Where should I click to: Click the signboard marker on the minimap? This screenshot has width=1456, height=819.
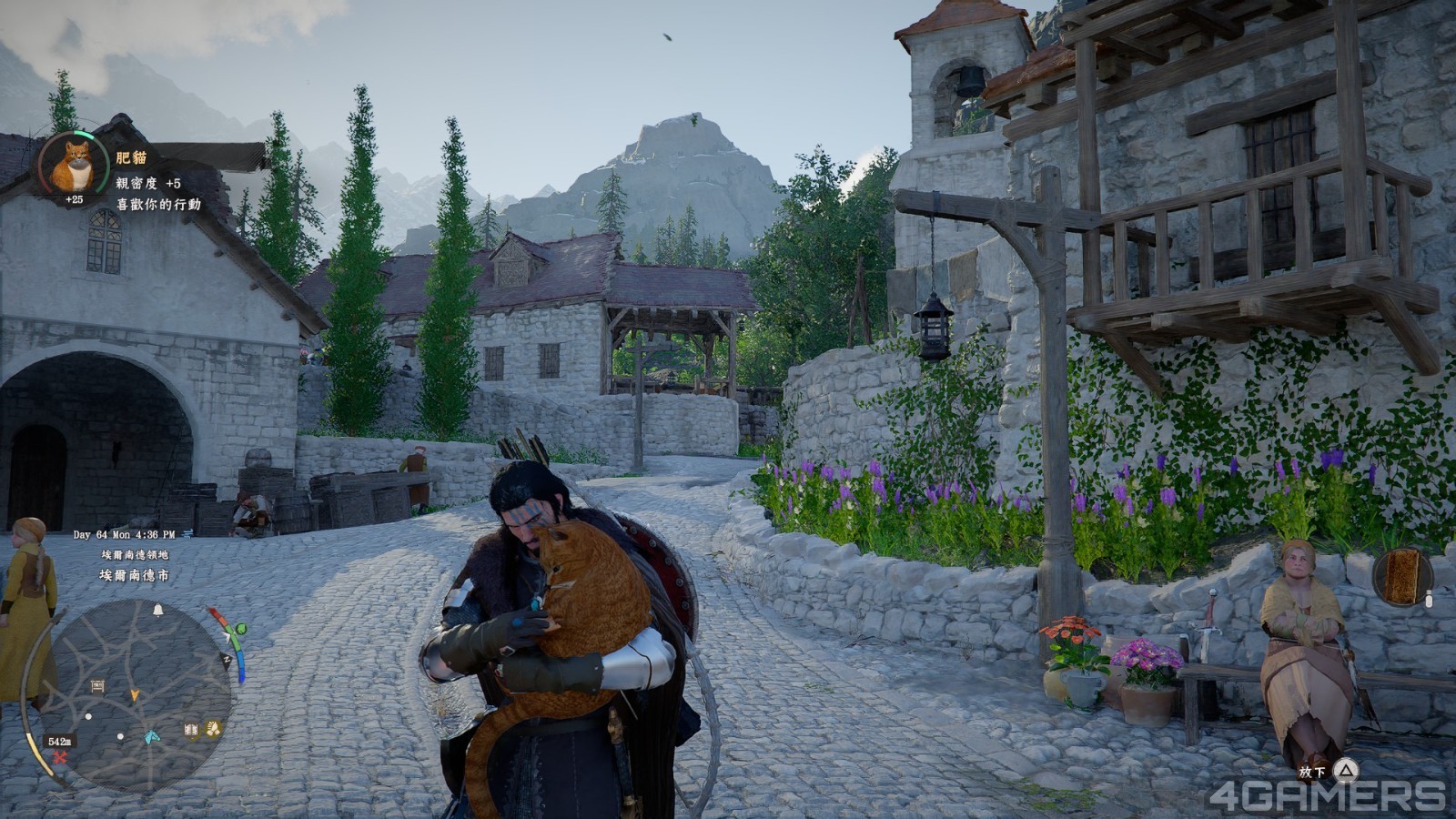(x=97, y=685)
